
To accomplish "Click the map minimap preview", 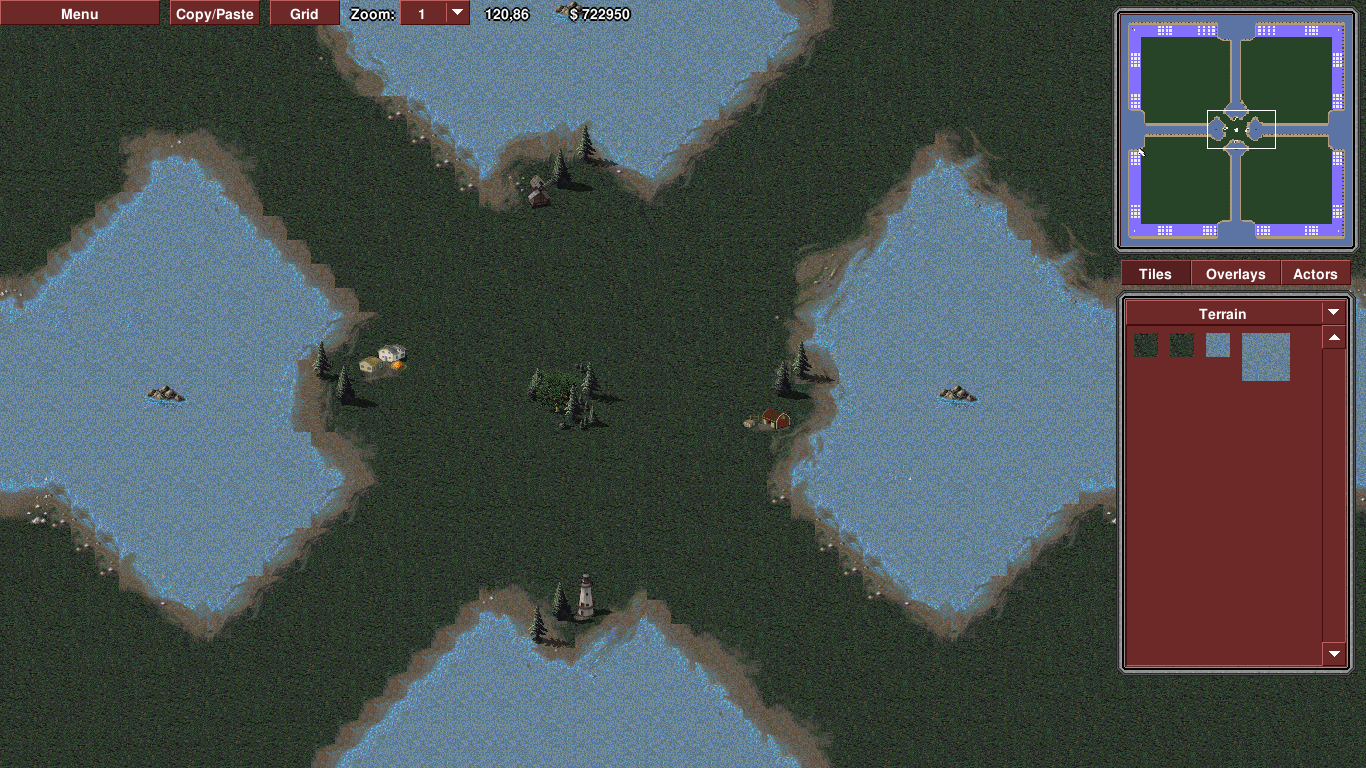I will click(1236, 130).
